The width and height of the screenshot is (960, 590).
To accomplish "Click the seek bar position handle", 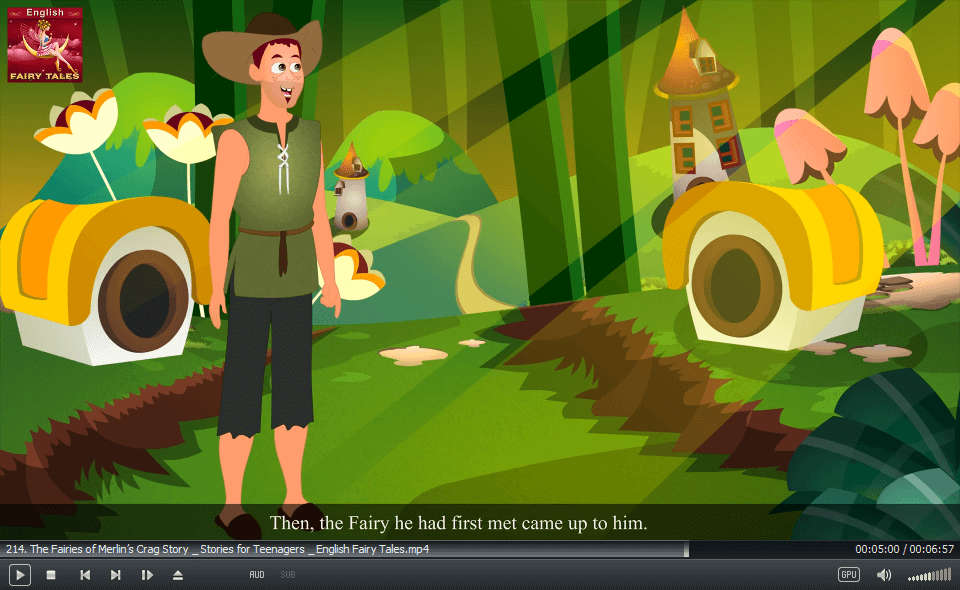I will [x=686, y=549].
